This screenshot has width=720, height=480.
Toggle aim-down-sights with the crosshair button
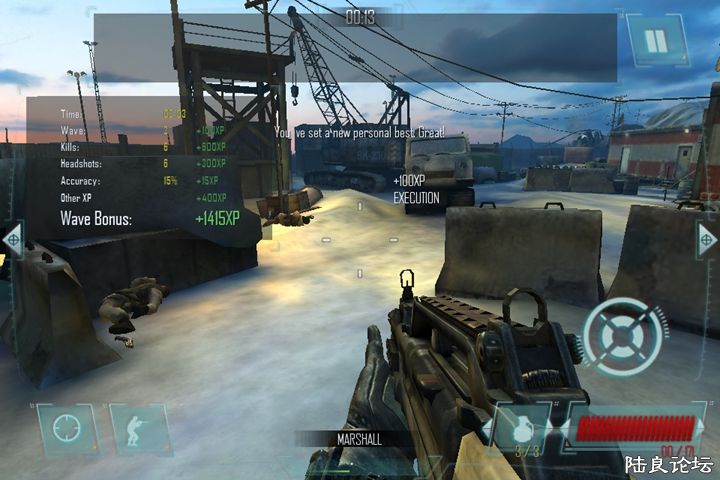click(x=67, y=430)
